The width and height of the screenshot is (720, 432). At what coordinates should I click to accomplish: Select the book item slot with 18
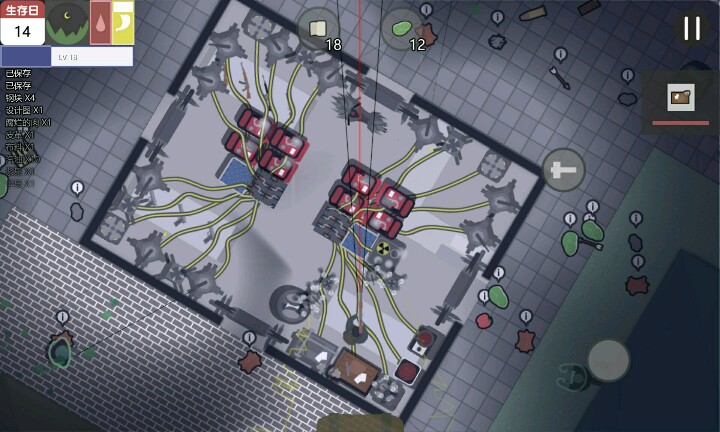(x=318, y=29)
